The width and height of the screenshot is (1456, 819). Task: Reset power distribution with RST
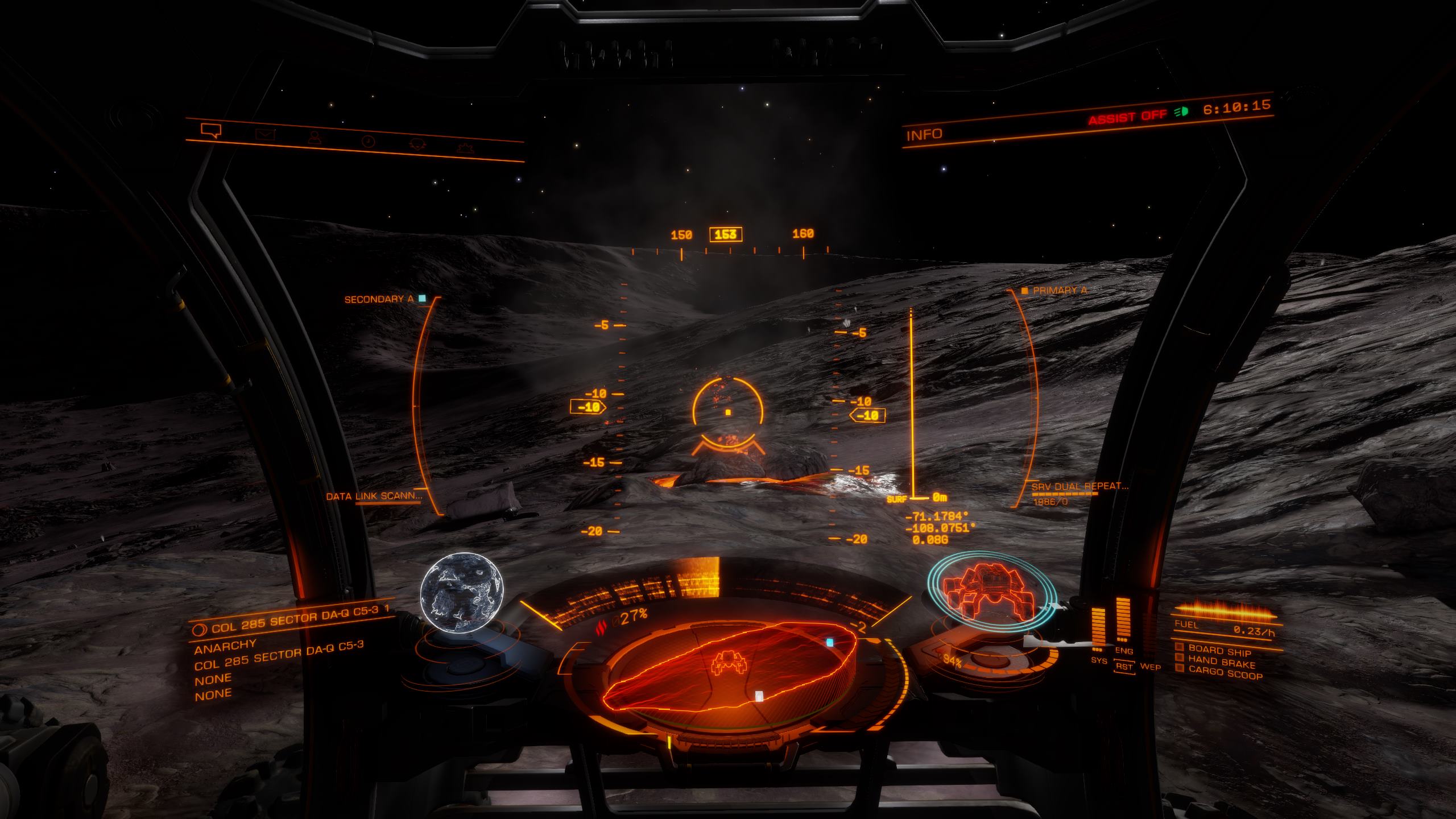1124,666
